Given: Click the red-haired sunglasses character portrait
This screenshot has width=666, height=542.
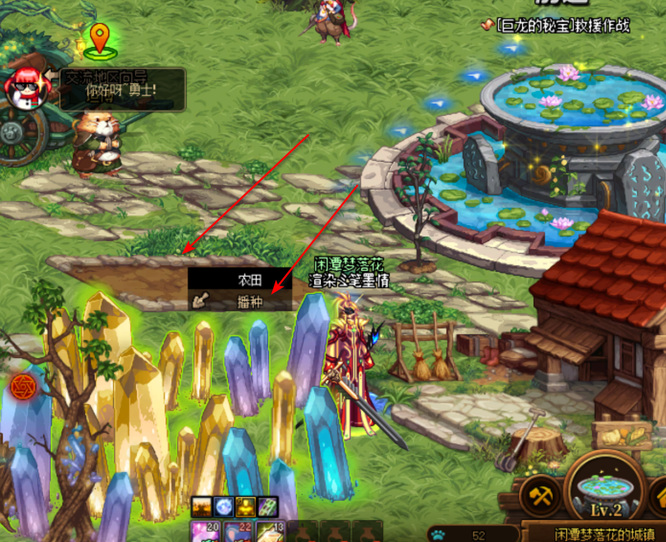Looking at the screenshot, I should point(25,88).
